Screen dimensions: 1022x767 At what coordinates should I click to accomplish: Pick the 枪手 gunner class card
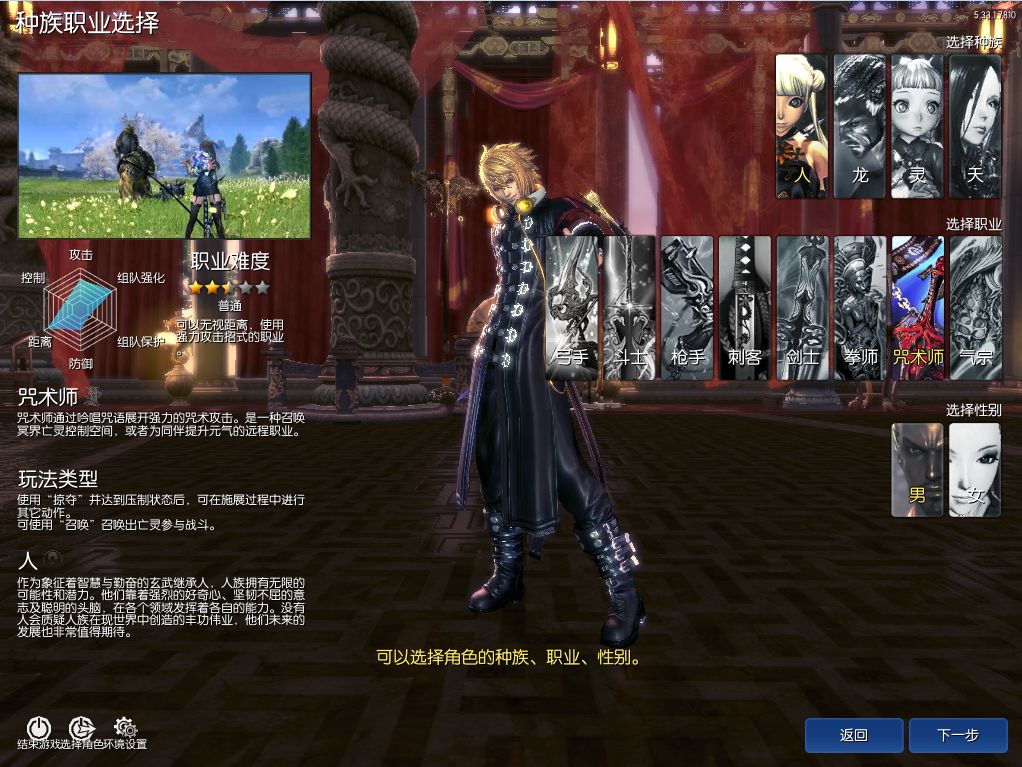coord(687,307)
